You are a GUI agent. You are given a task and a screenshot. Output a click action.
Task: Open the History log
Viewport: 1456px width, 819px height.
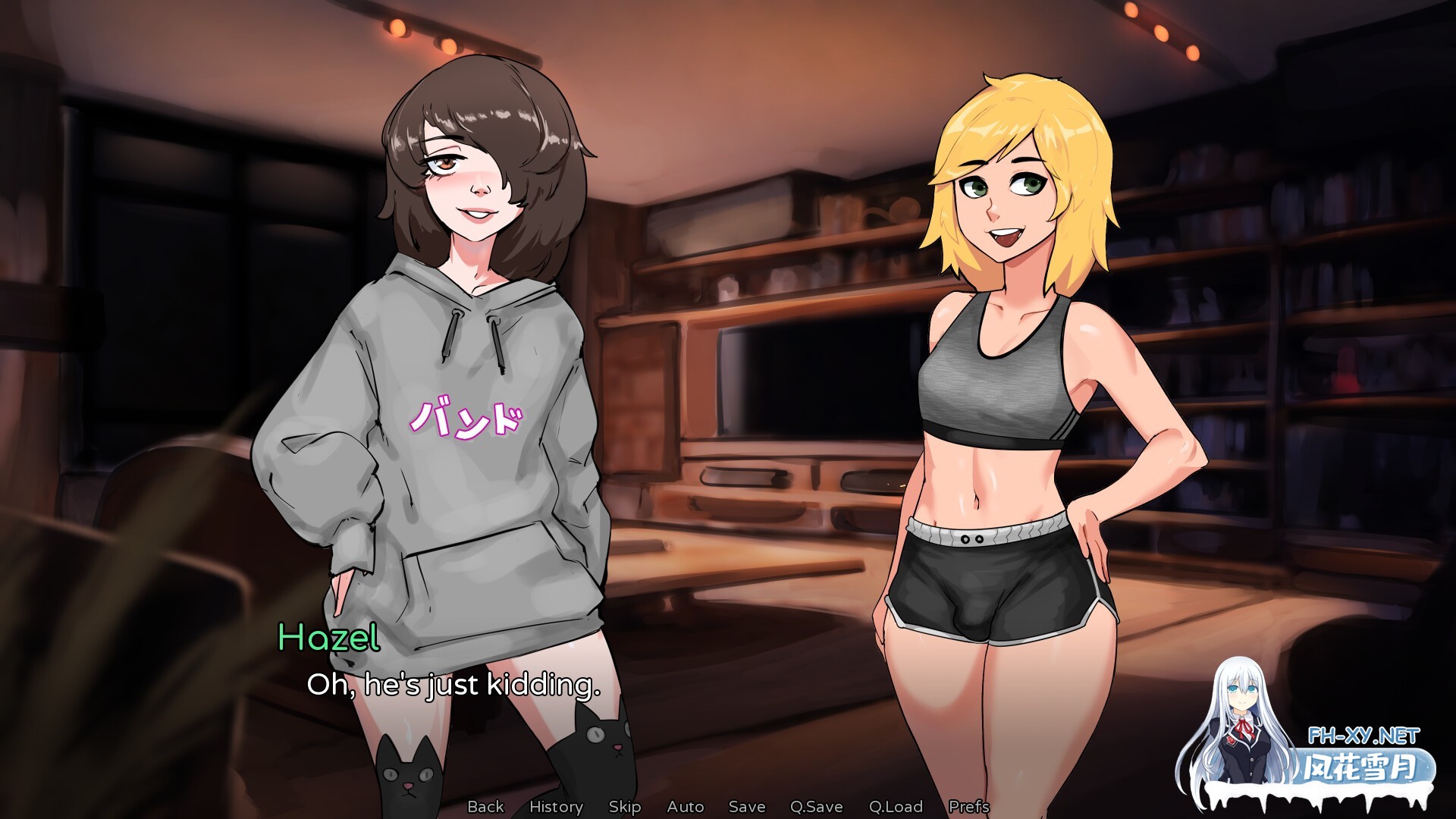point(557,806)
